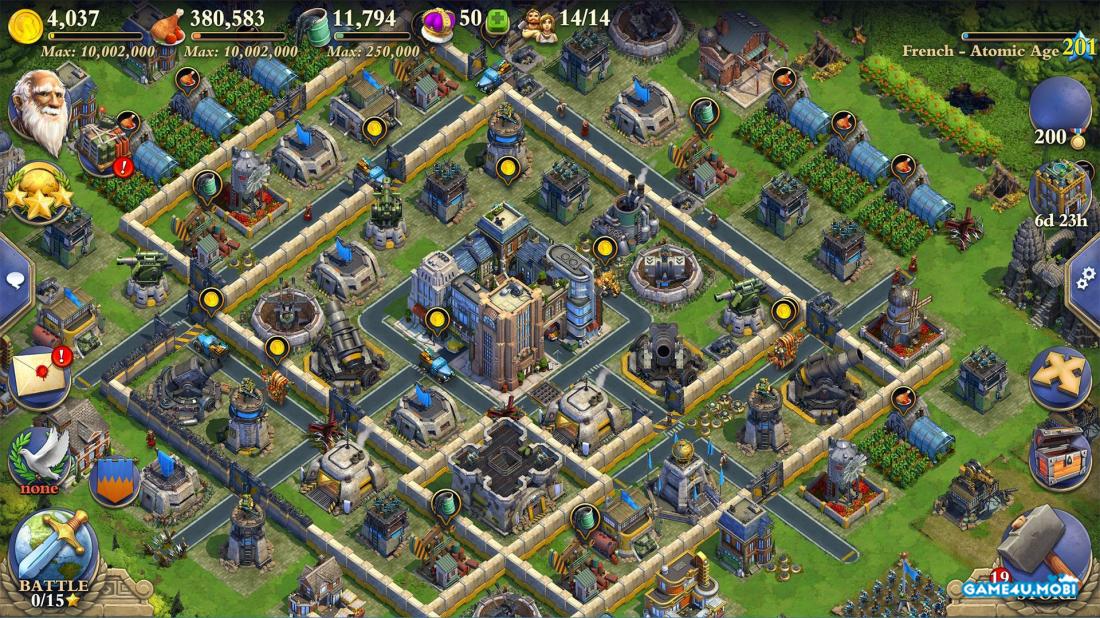Open the settings gears tab
Image resolution: width=1100 pixels, height=618 pixels.
(x=1086, y=278)
